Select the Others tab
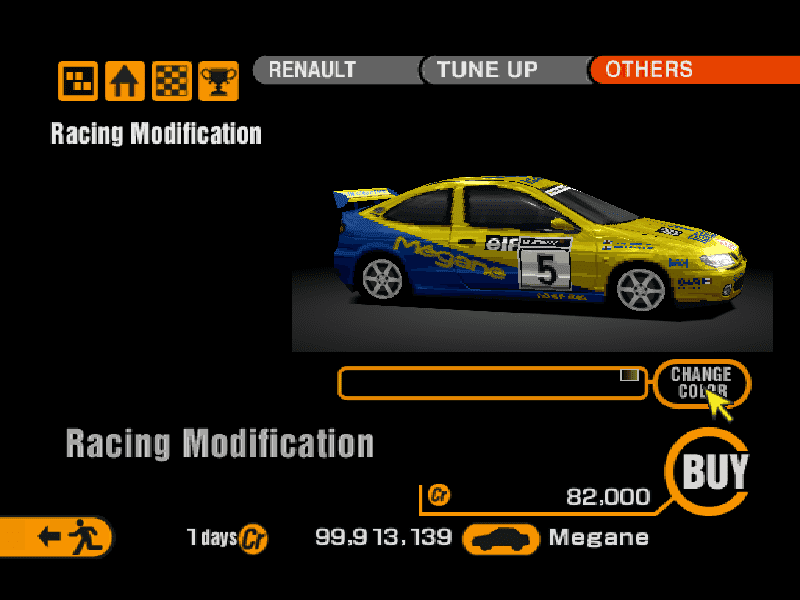 692,70
